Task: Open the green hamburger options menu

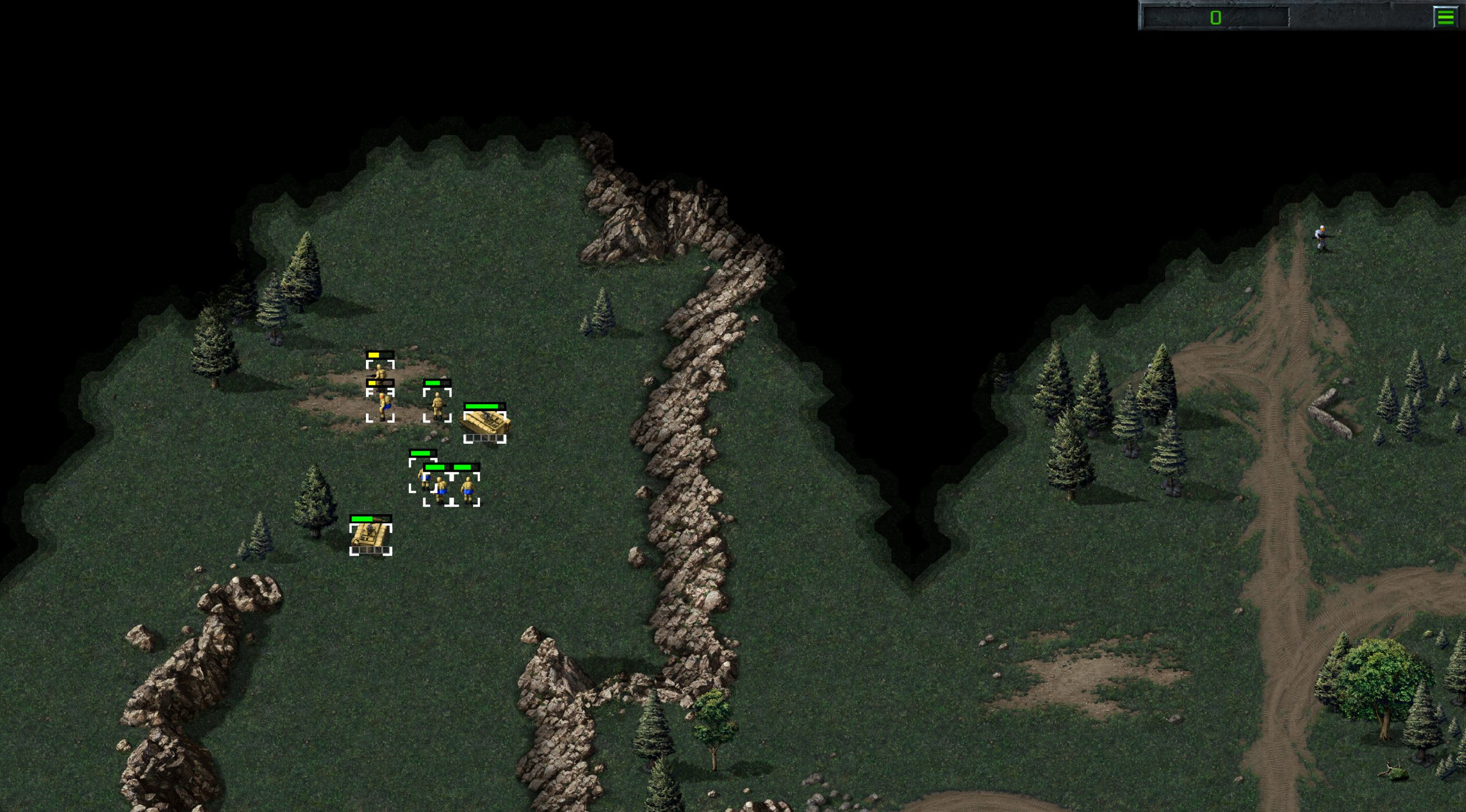Action: pyautogui.click(x=1445, y=17)
